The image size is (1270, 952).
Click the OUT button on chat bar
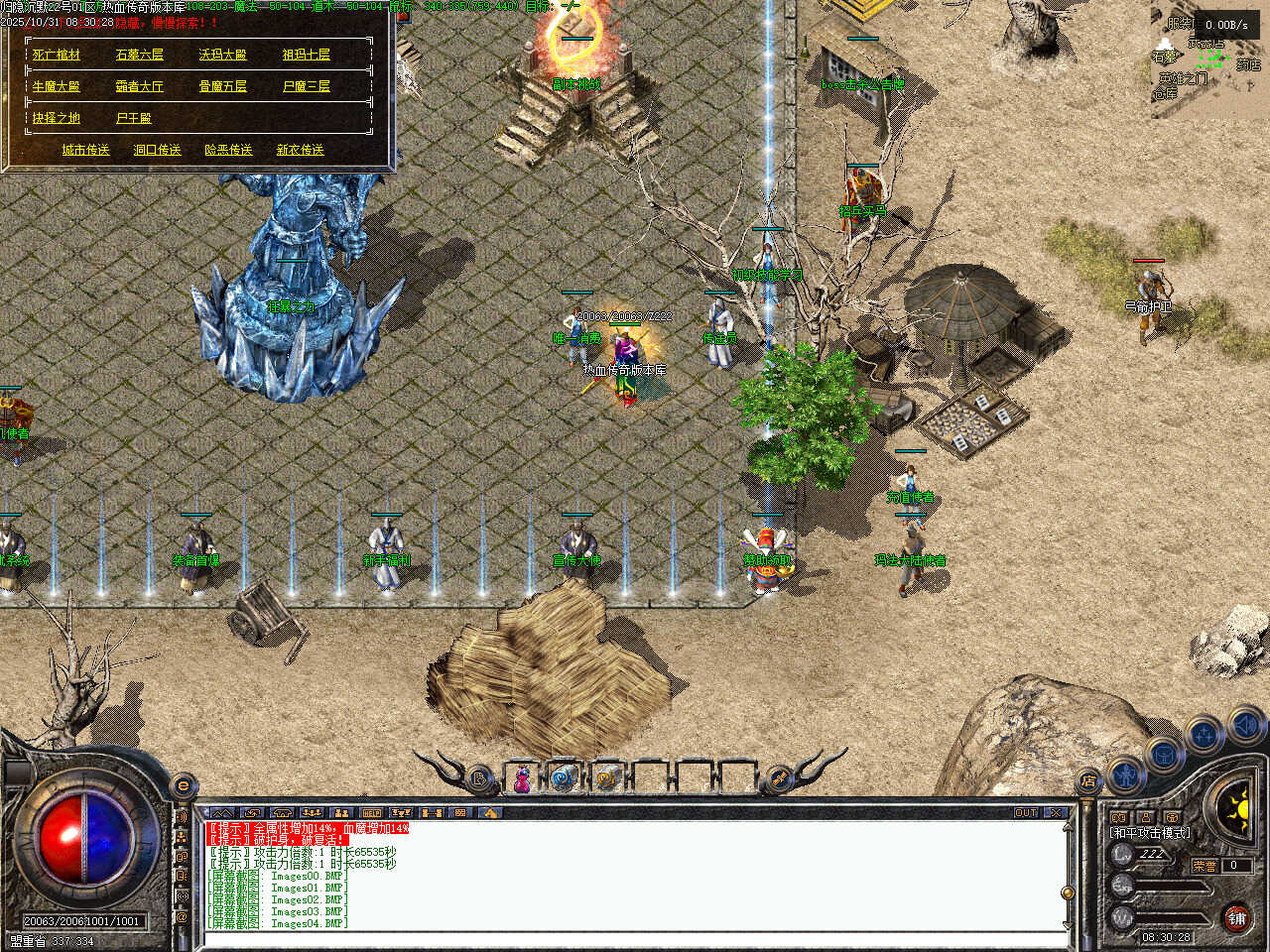[1026, 813]
